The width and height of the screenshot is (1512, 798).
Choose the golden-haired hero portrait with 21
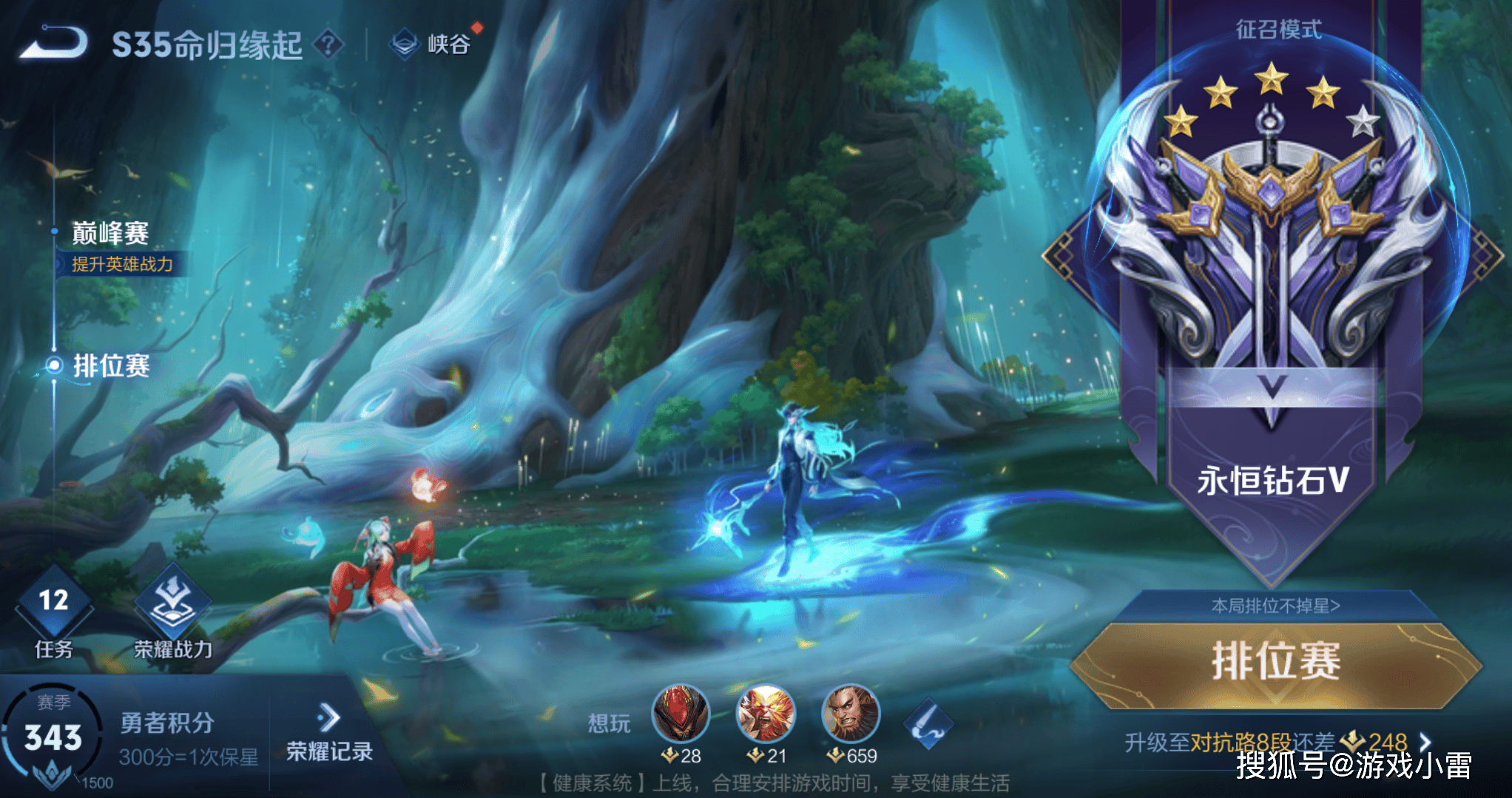tap(766, 714)
